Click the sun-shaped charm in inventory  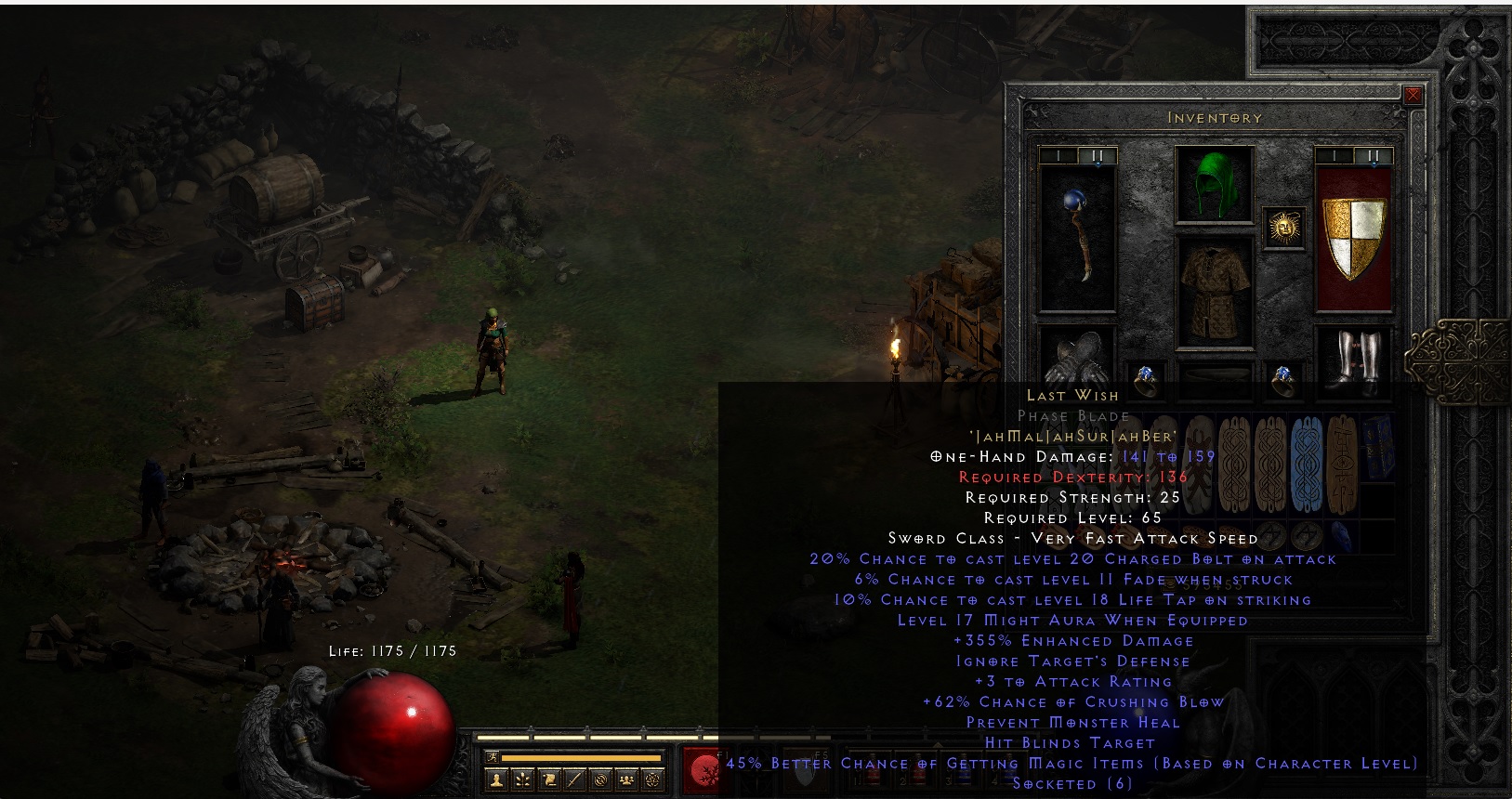tap(1285, 225)
